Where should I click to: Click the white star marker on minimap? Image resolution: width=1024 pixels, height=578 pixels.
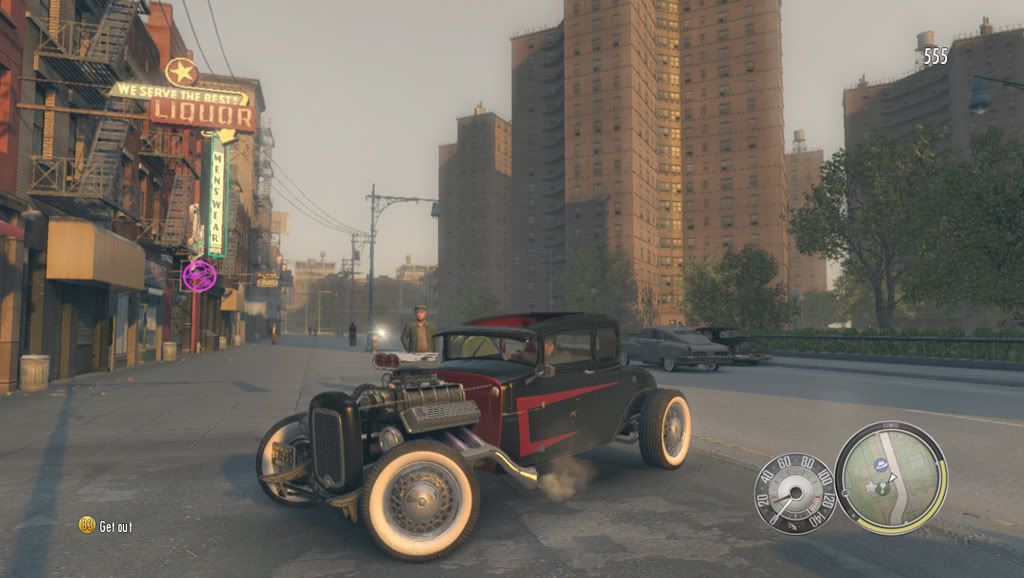870,487
